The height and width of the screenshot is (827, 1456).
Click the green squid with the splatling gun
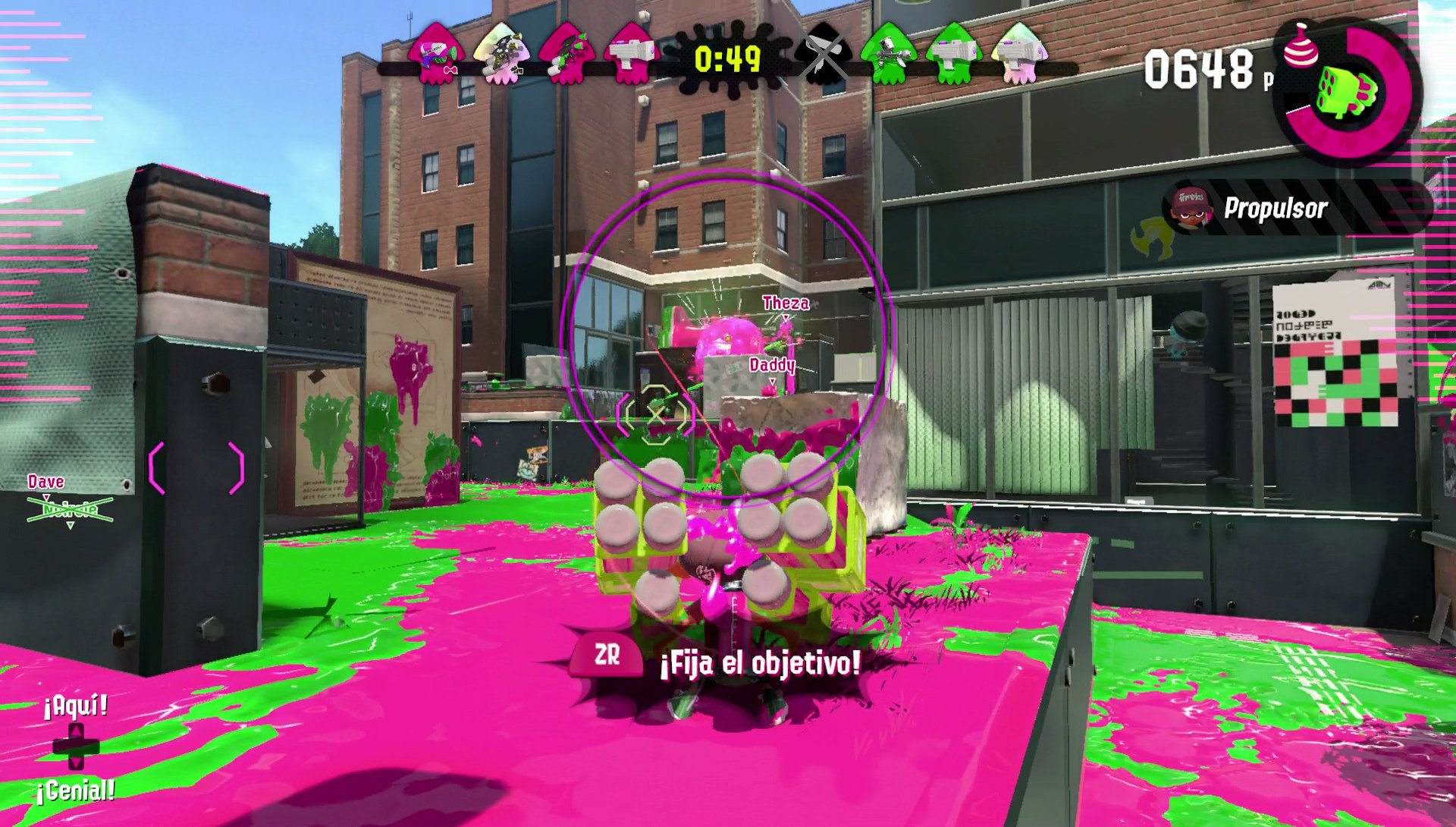coord(889,53)
